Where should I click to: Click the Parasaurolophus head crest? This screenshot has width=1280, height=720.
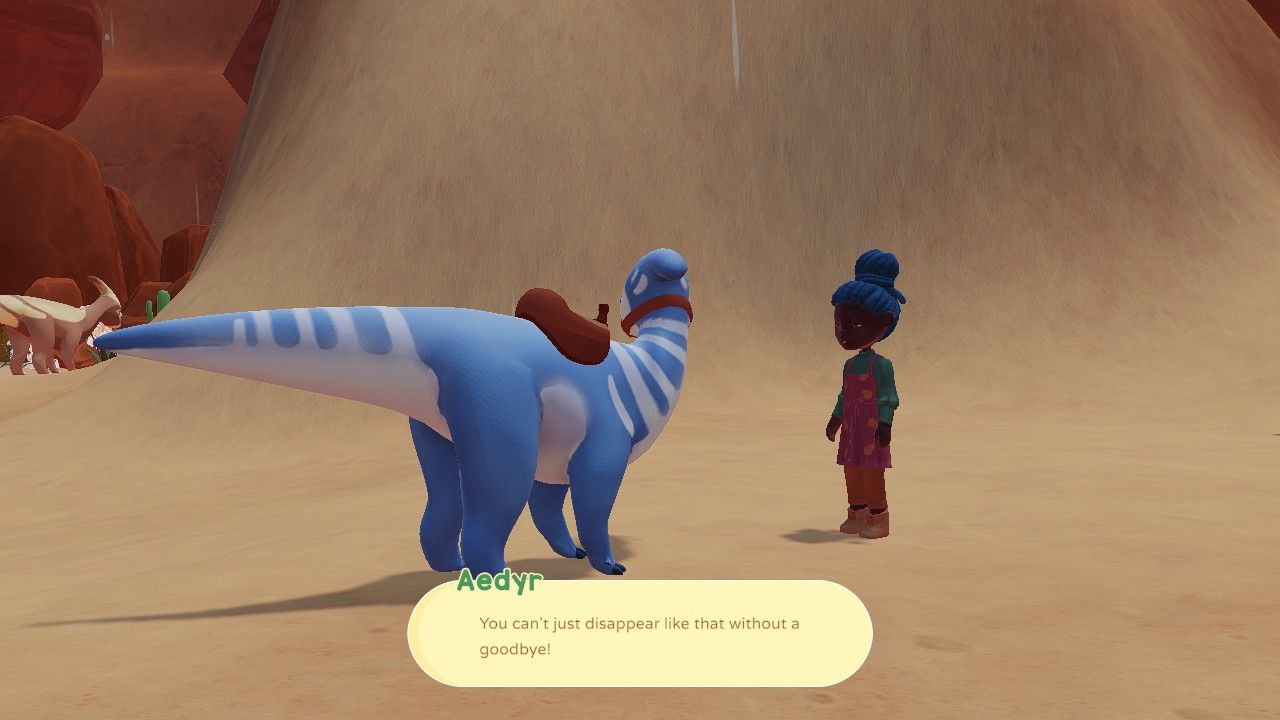pyautogui.click(x=105, y=290)
